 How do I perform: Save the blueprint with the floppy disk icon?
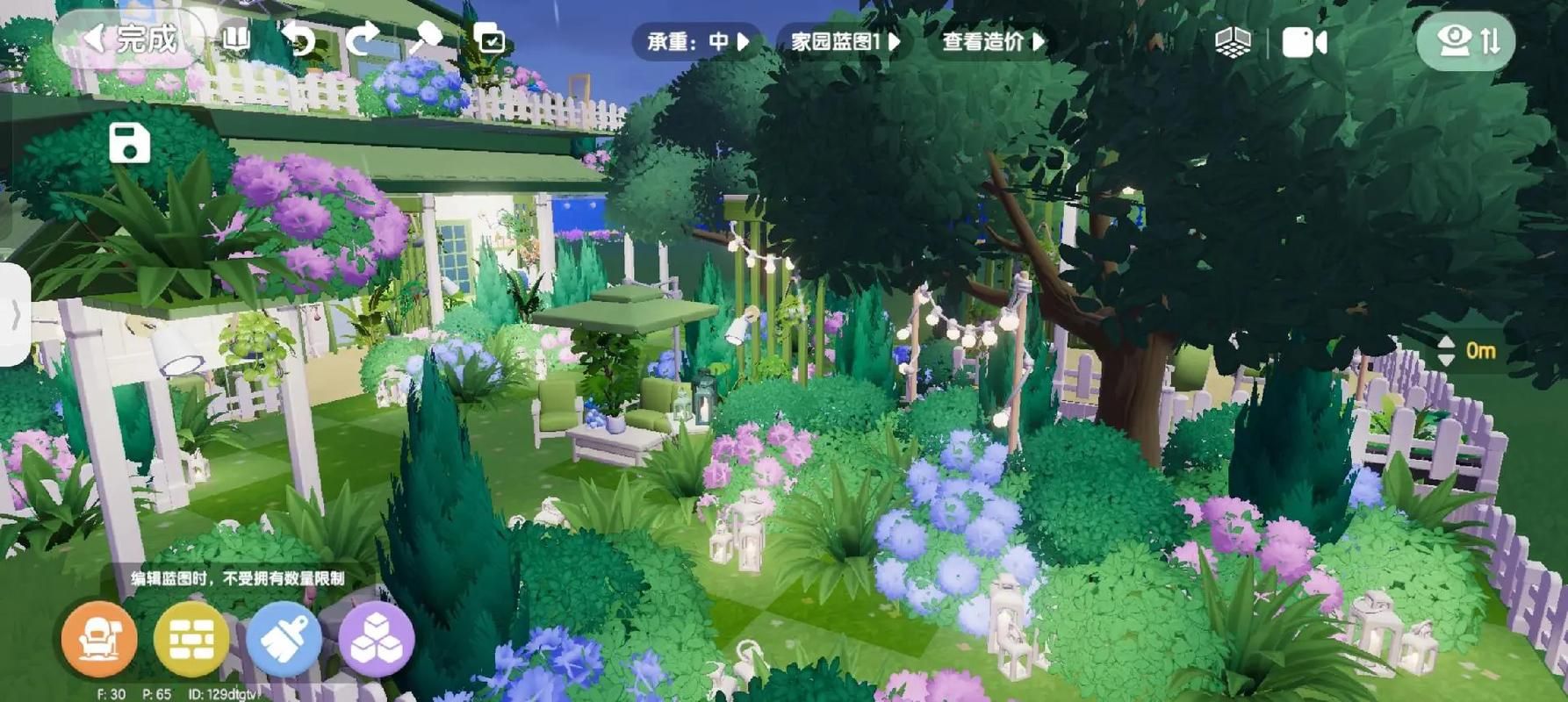tap(128, 145)
